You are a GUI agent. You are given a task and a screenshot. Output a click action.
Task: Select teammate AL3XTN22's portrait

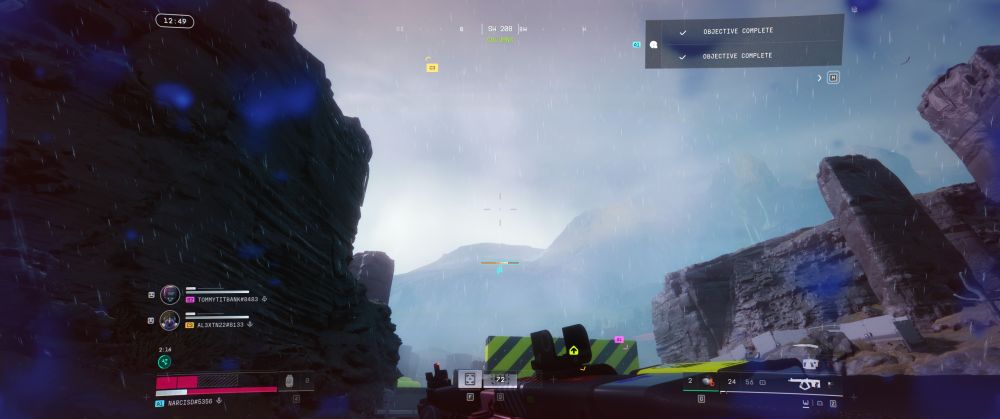169,320
